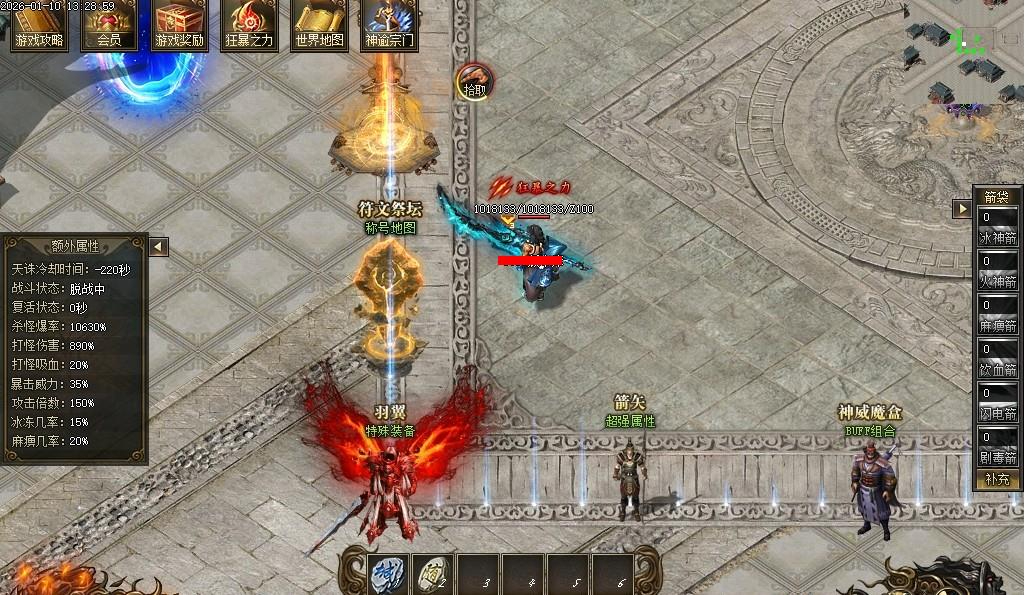Screen dimensions: 1028x595
Task: Collapse the 箭袋 quiver panel arrow
Action: [962, 209]
